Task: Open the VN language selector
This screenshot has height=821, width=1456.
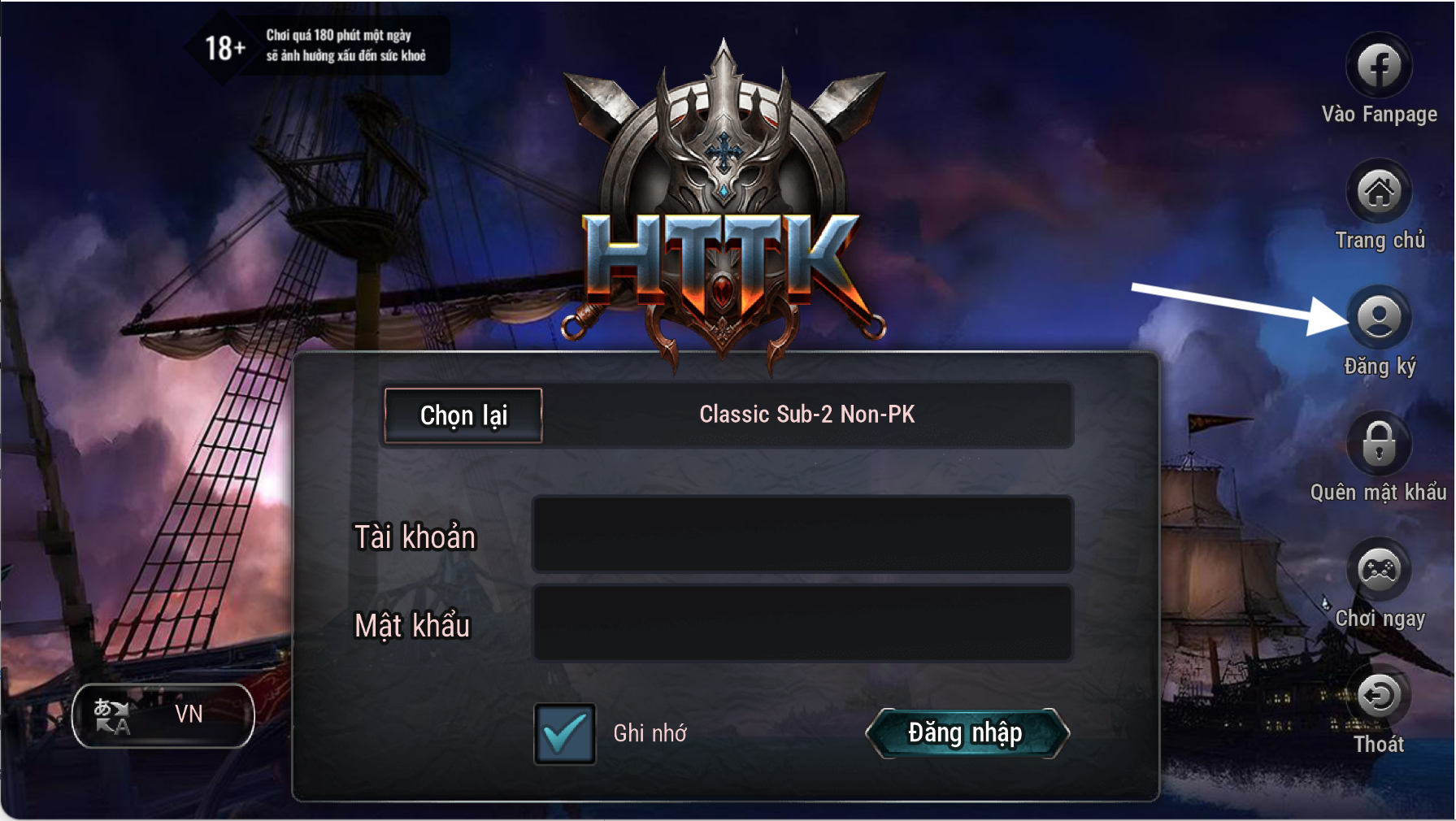Action: pos(163,715)
